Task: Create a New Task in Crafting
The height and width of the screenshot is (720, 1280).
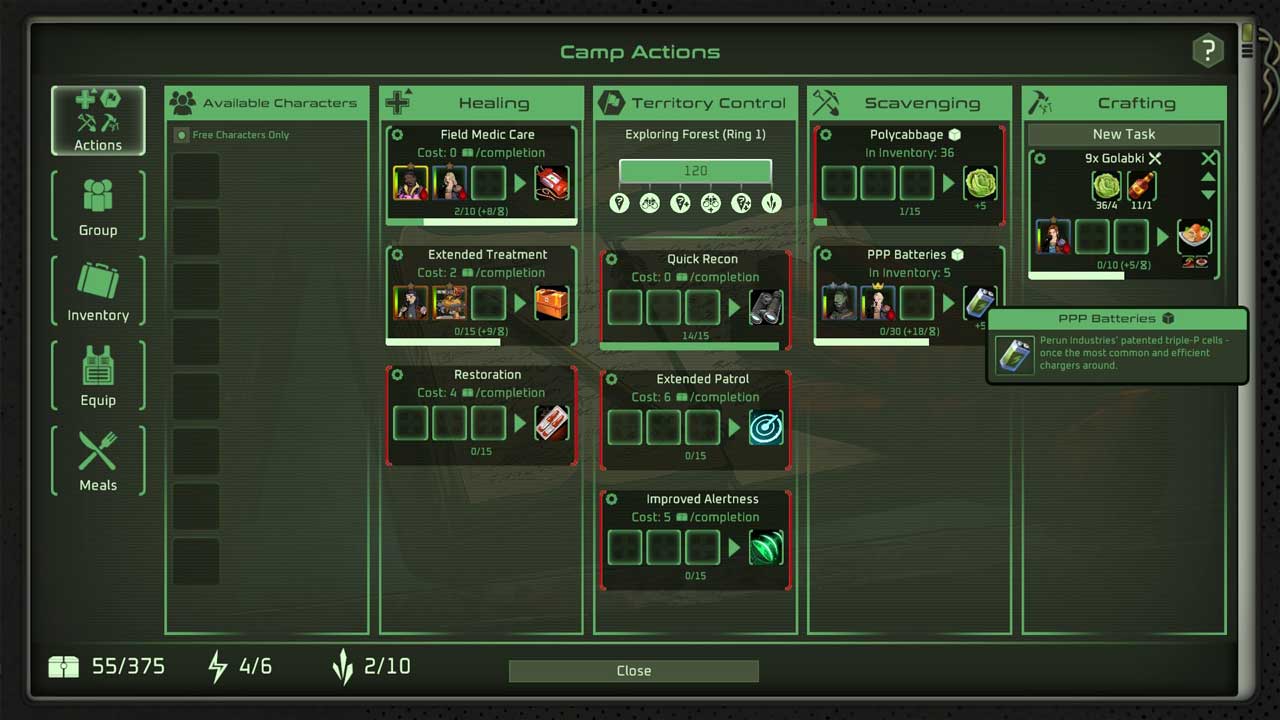Action: pos(1123,134)
